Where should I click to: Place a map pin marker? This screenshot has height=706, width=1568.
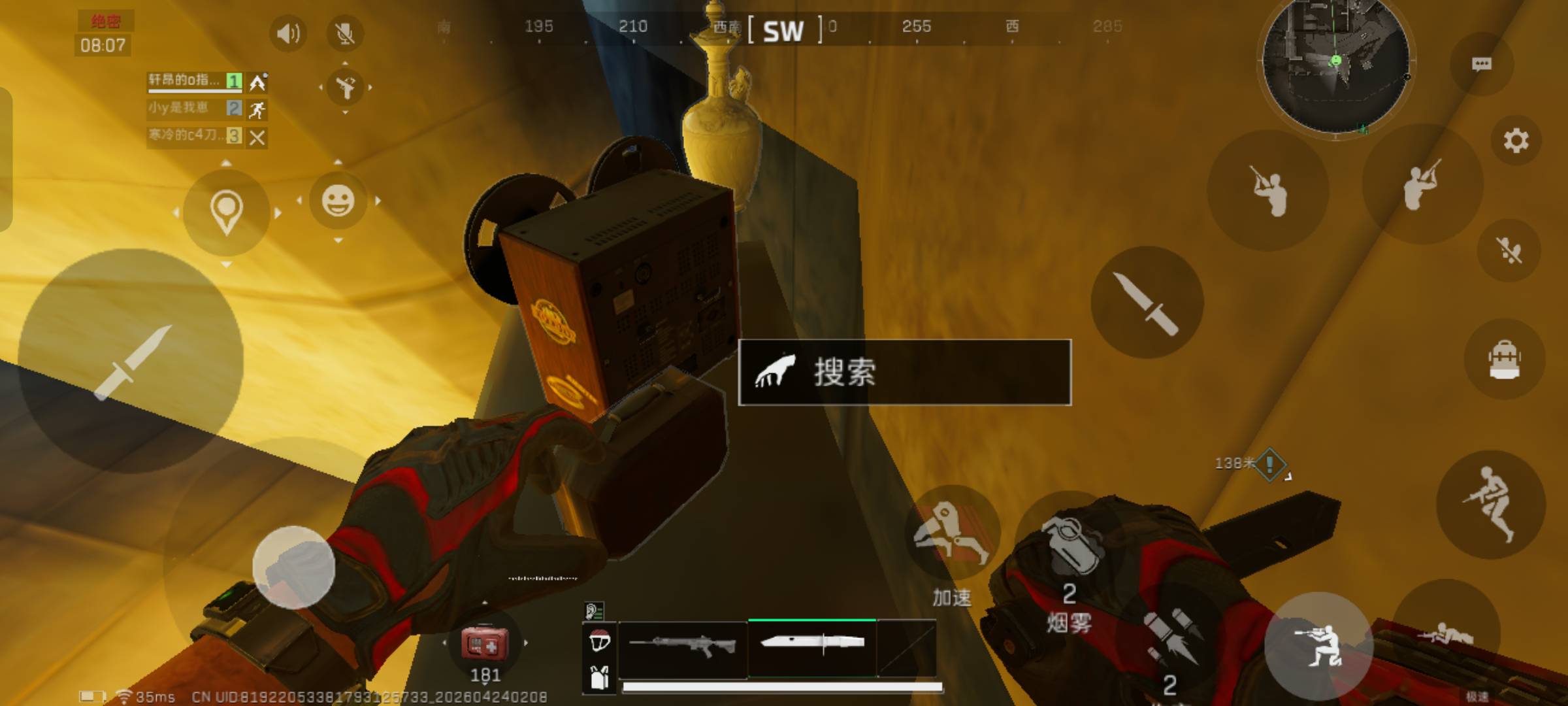click(x=226, y=212)
